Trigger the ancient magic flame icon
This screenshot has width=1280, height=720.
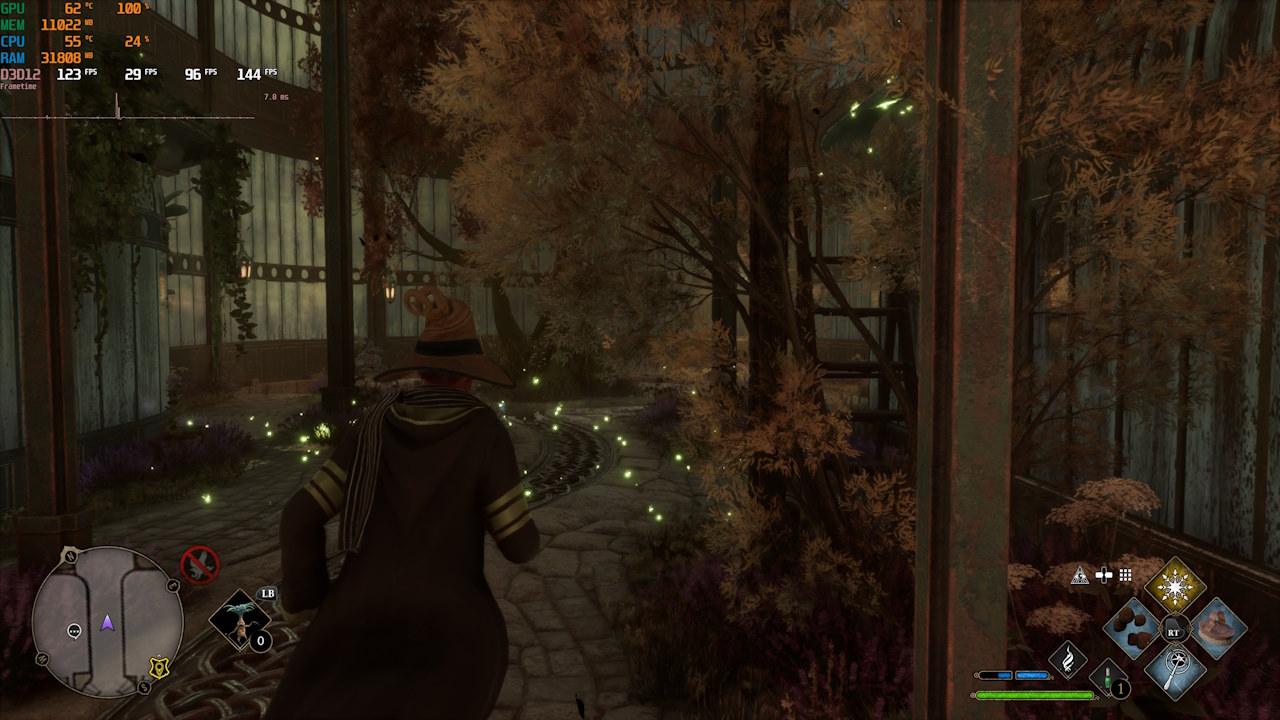(x=1067, y=659)
